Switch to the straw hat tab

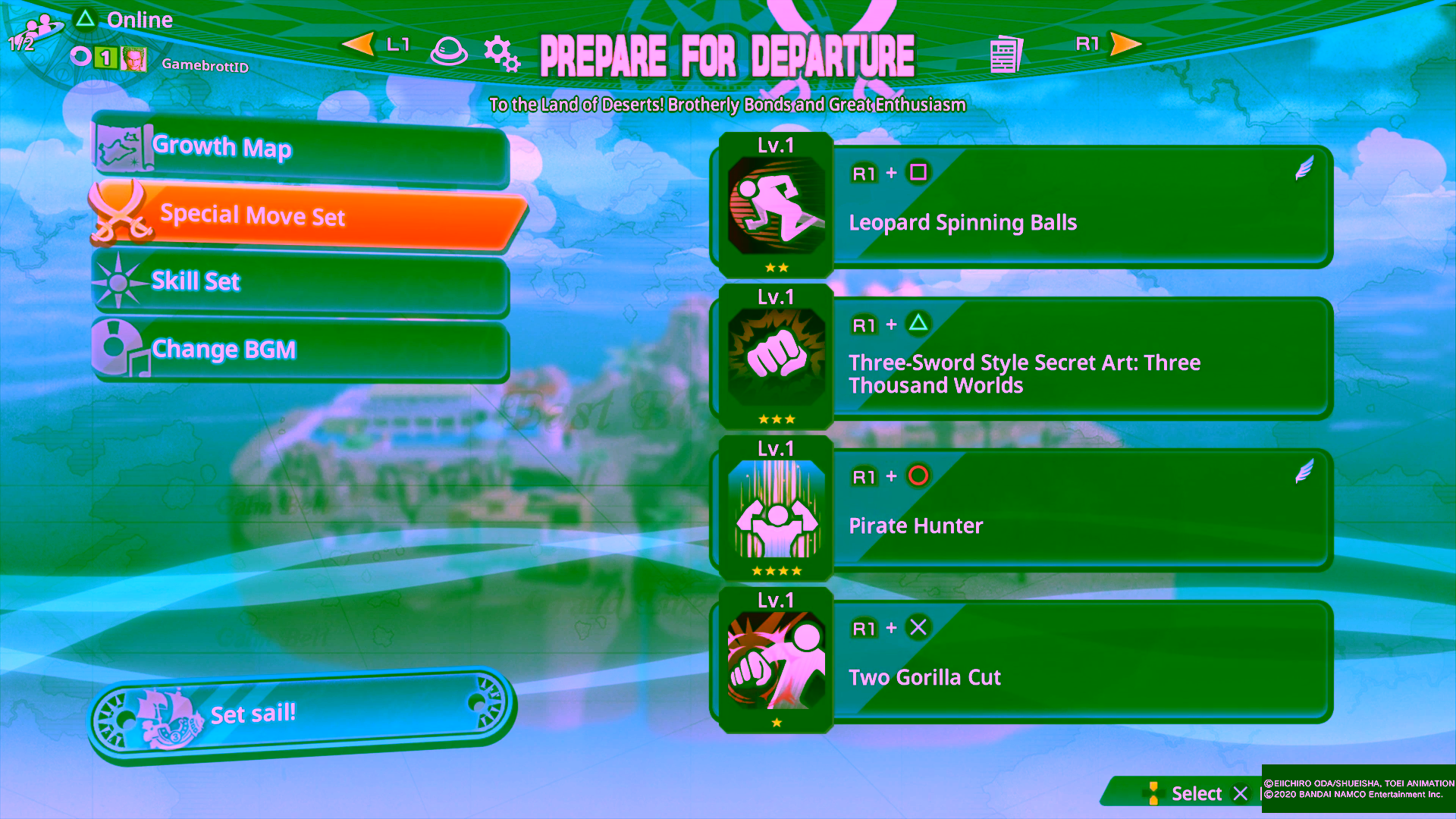pyautogui.click(x=448, y=52)
